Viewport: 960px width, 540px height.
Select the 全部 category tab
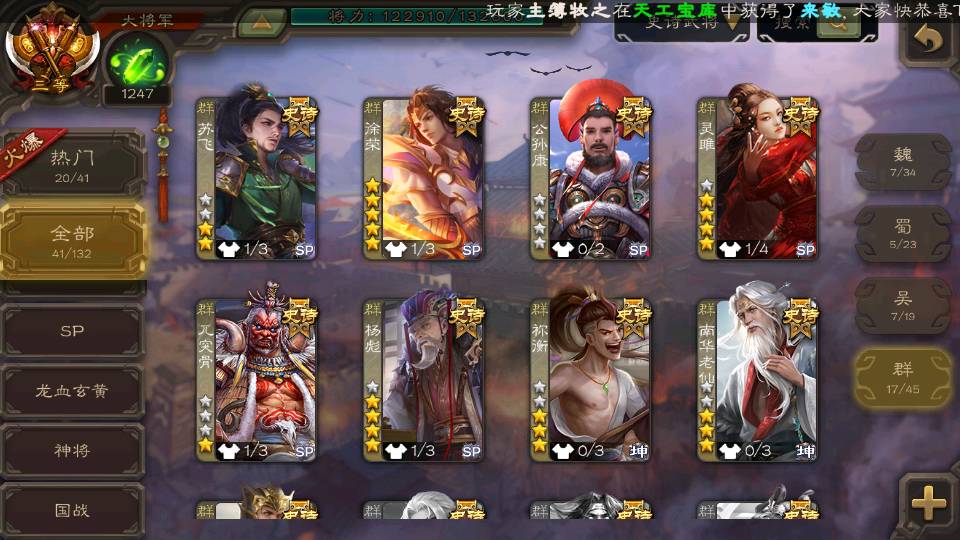(72, 240)
